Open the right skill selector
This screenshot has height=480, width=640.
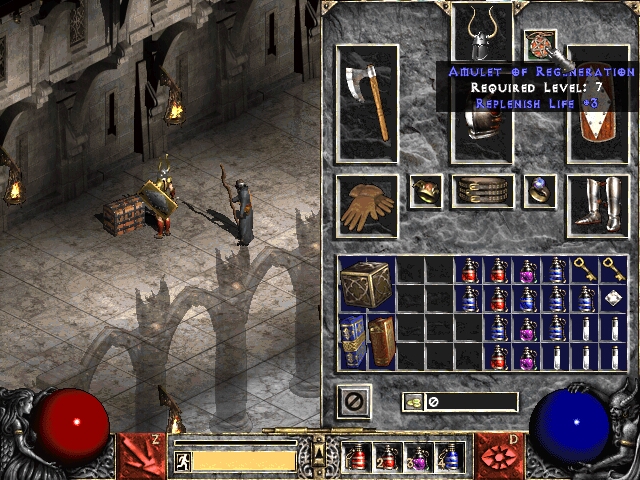(498, 453)
